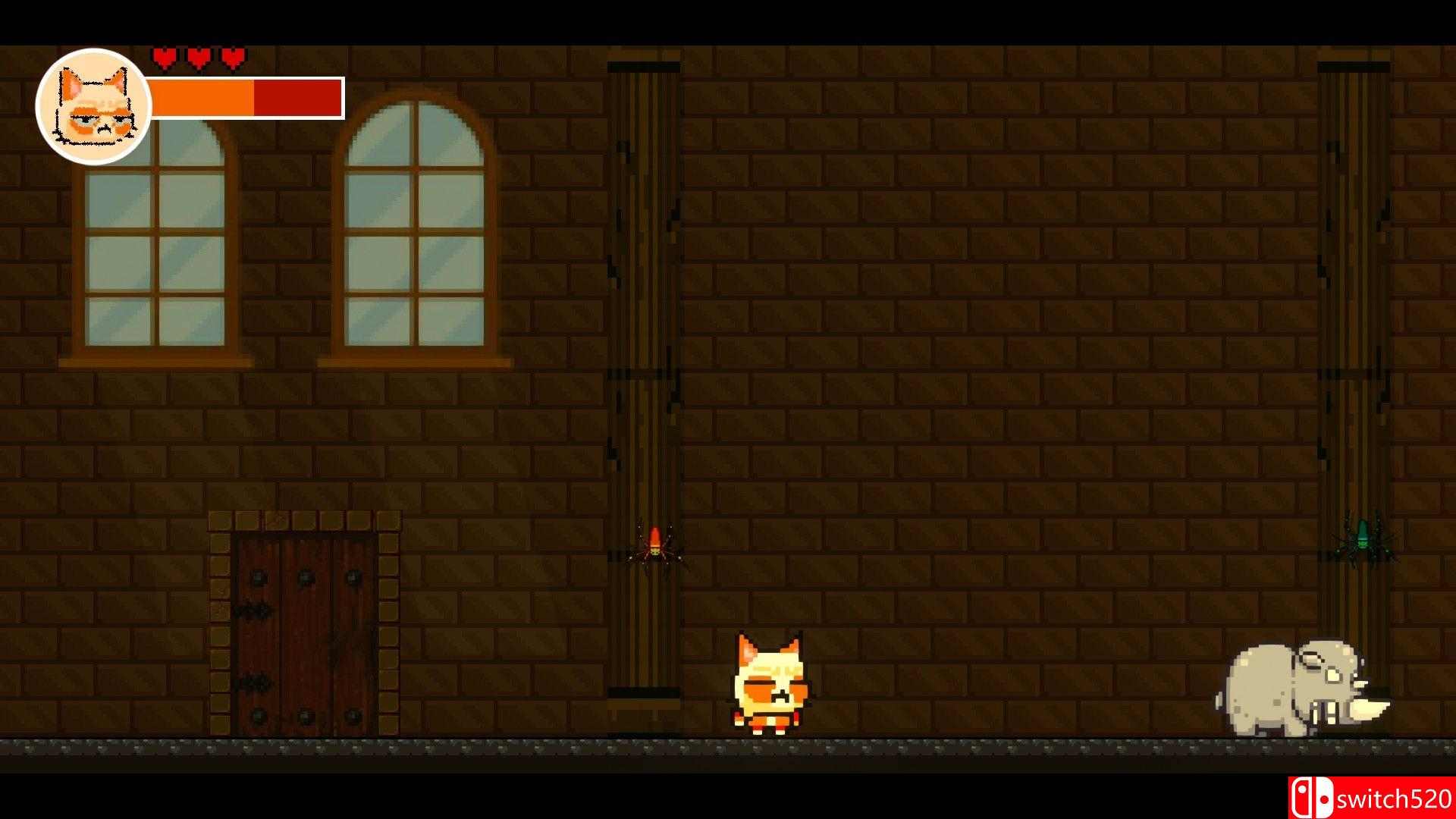Select the first red heart icon
Screen dimensions: 1456x819
coord(163,56)
